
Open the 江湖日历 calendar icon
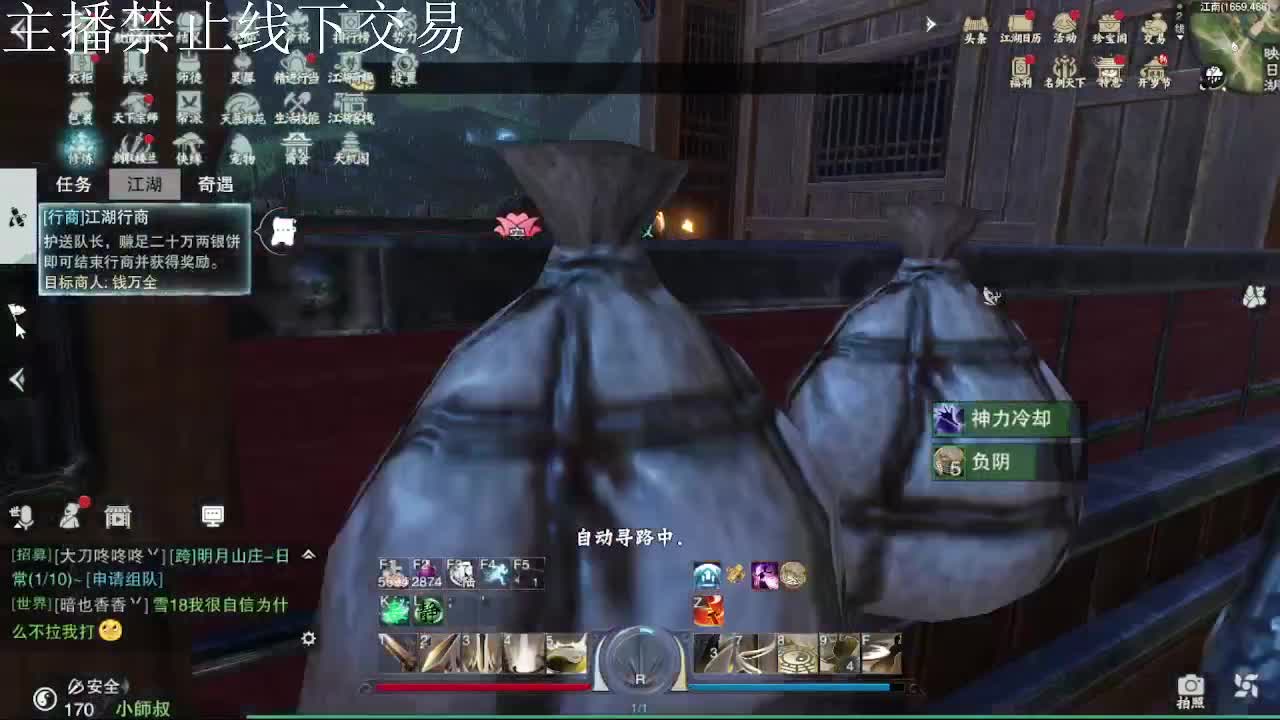tap(1021, 24)
